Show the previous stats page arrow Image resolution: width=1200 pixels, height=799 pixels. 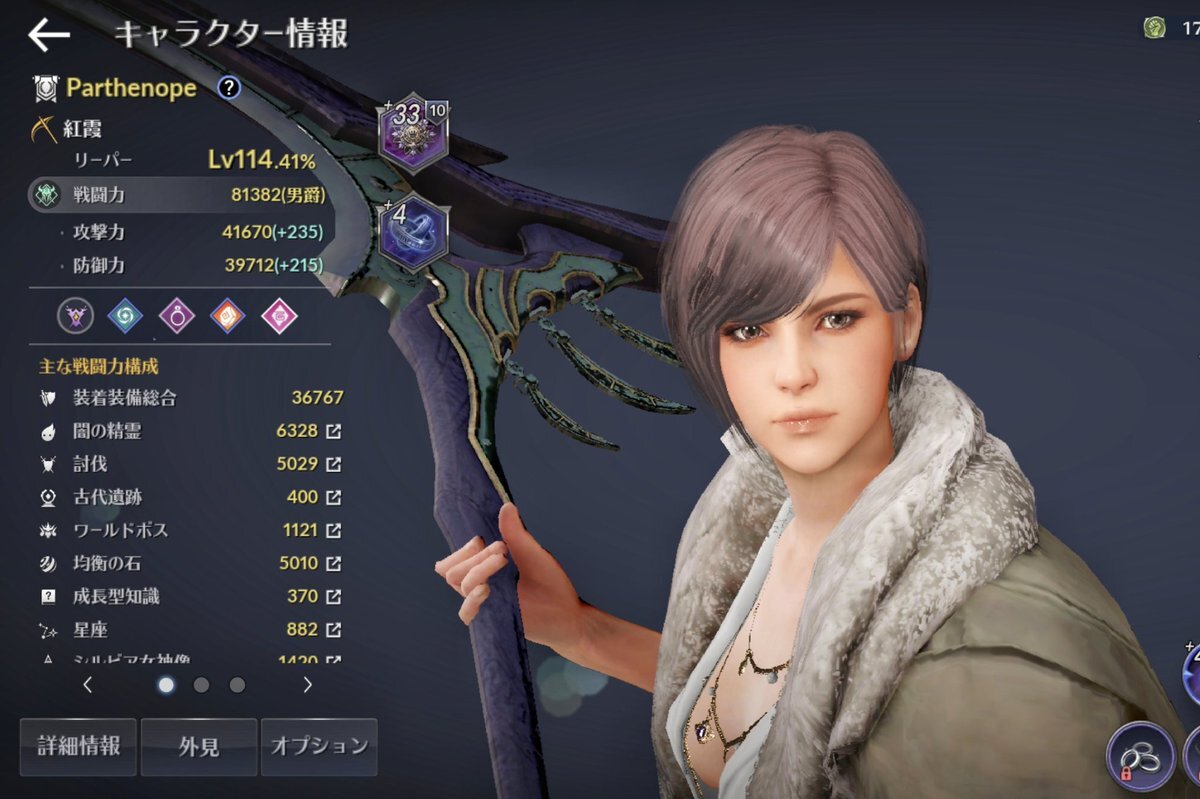point(88,685)
